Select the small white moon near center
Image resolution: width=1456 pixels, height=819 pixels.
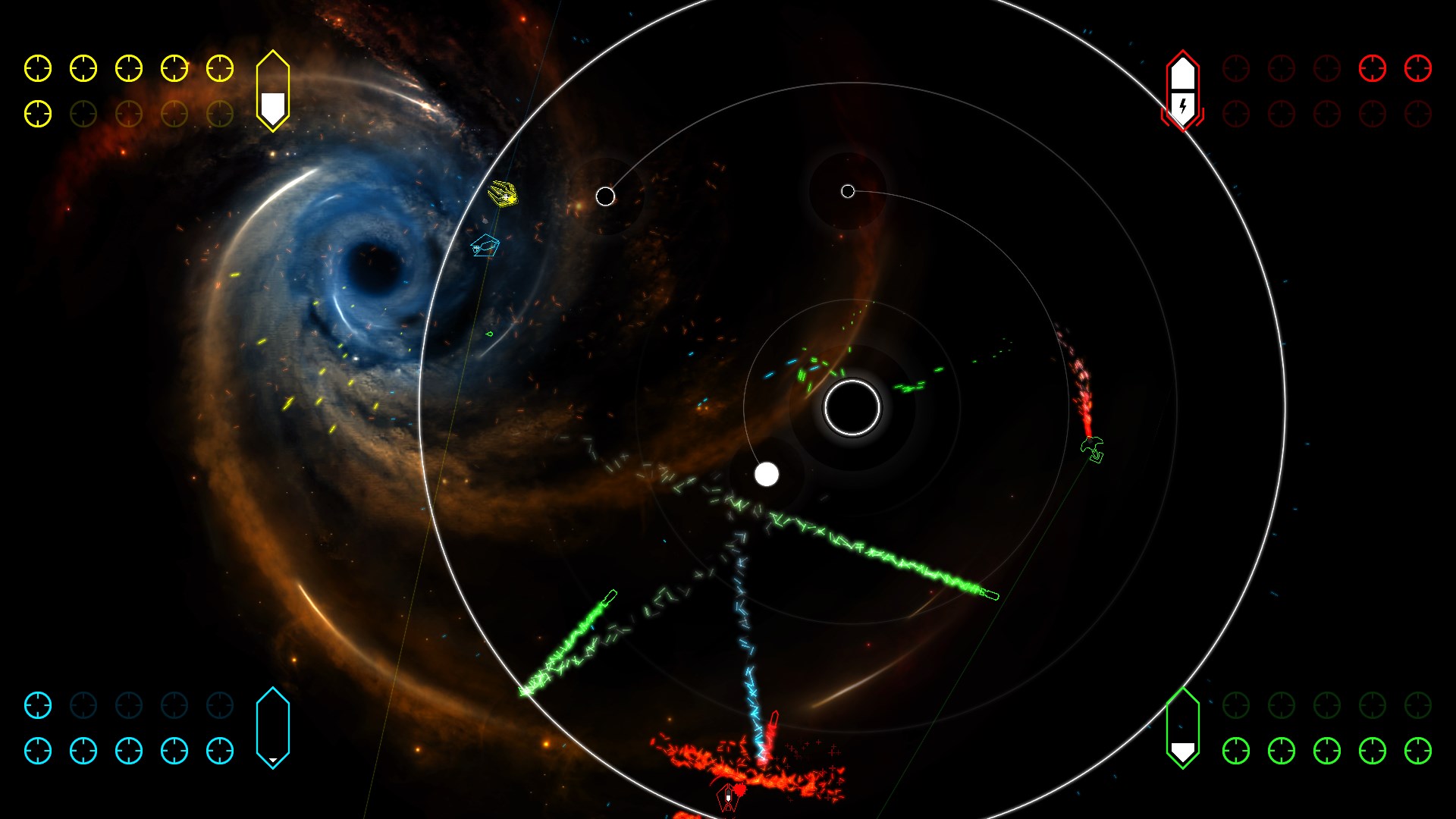(x=767, y=475)
